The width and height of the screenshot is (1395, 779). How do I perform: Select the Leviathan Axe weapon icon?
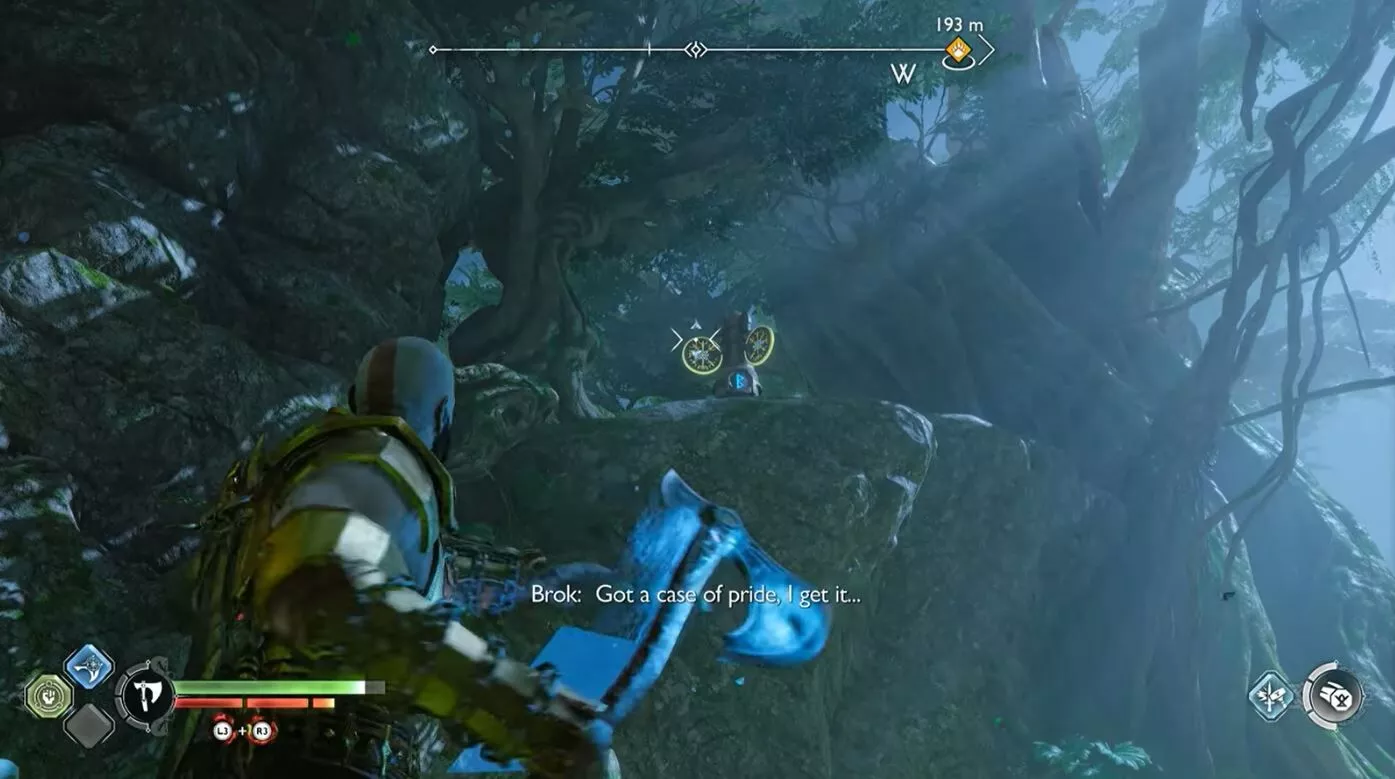pos(145,694)
